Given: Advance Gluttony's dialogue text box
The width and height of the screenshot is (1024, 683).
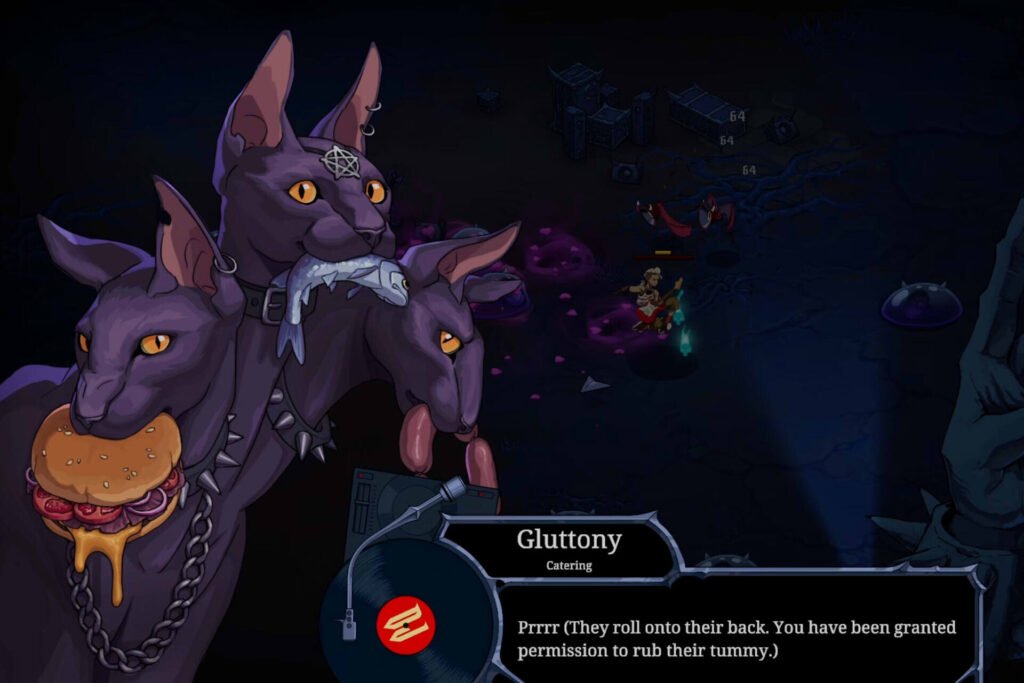Looking at the screenshot, I should pyautogui.click(x=736, y=639).
